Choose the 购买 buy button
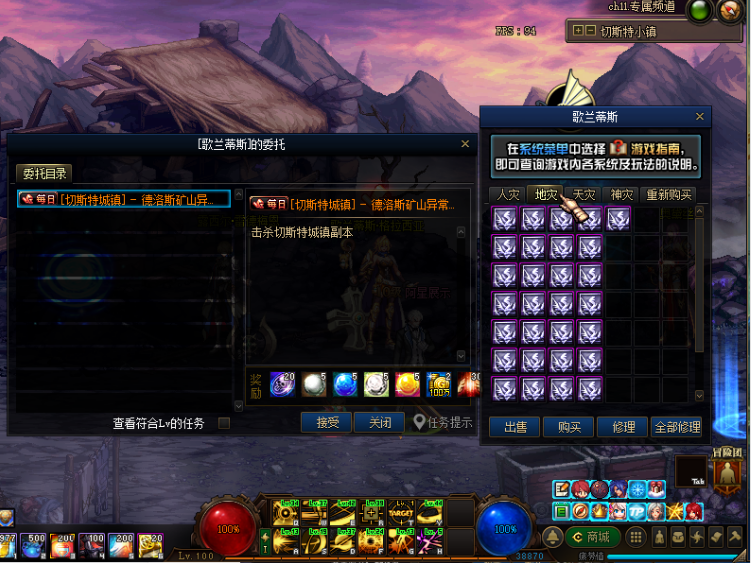753x563 pixels. (x=569, y=427)
